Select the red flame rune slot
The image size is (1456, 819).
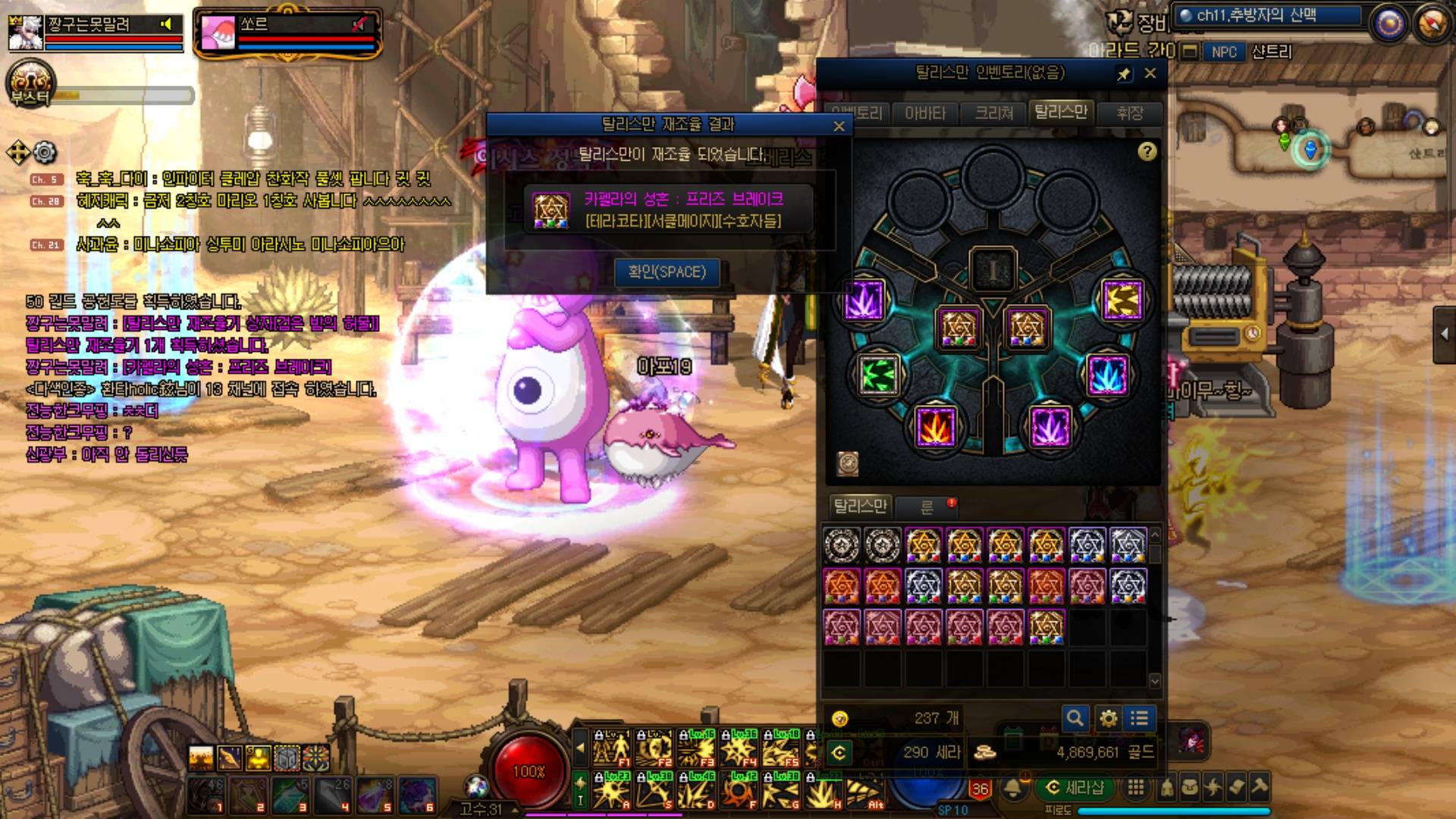936,427
